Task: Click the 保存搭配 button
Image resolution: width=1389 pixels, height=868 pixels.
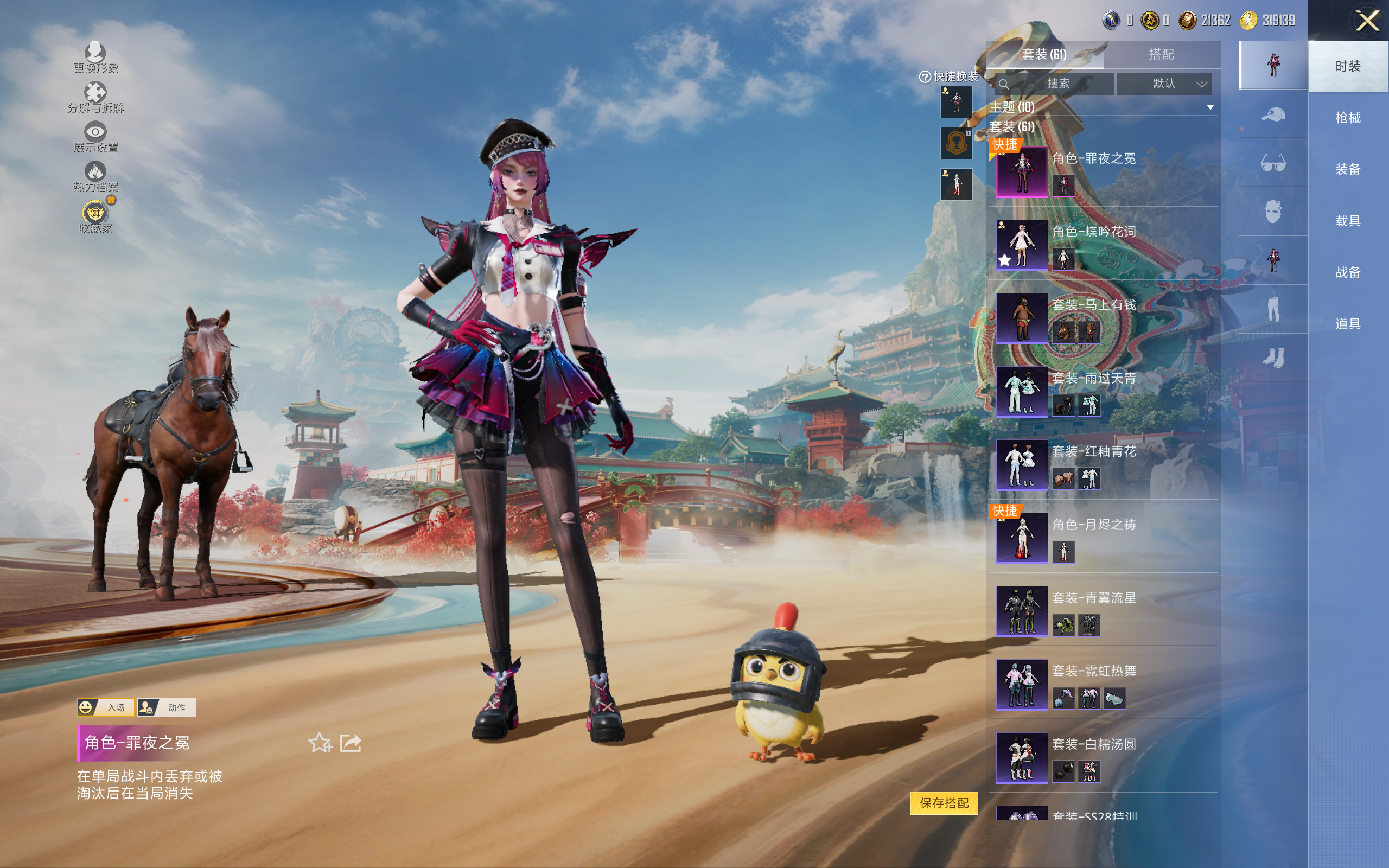Action: point(944,802)
